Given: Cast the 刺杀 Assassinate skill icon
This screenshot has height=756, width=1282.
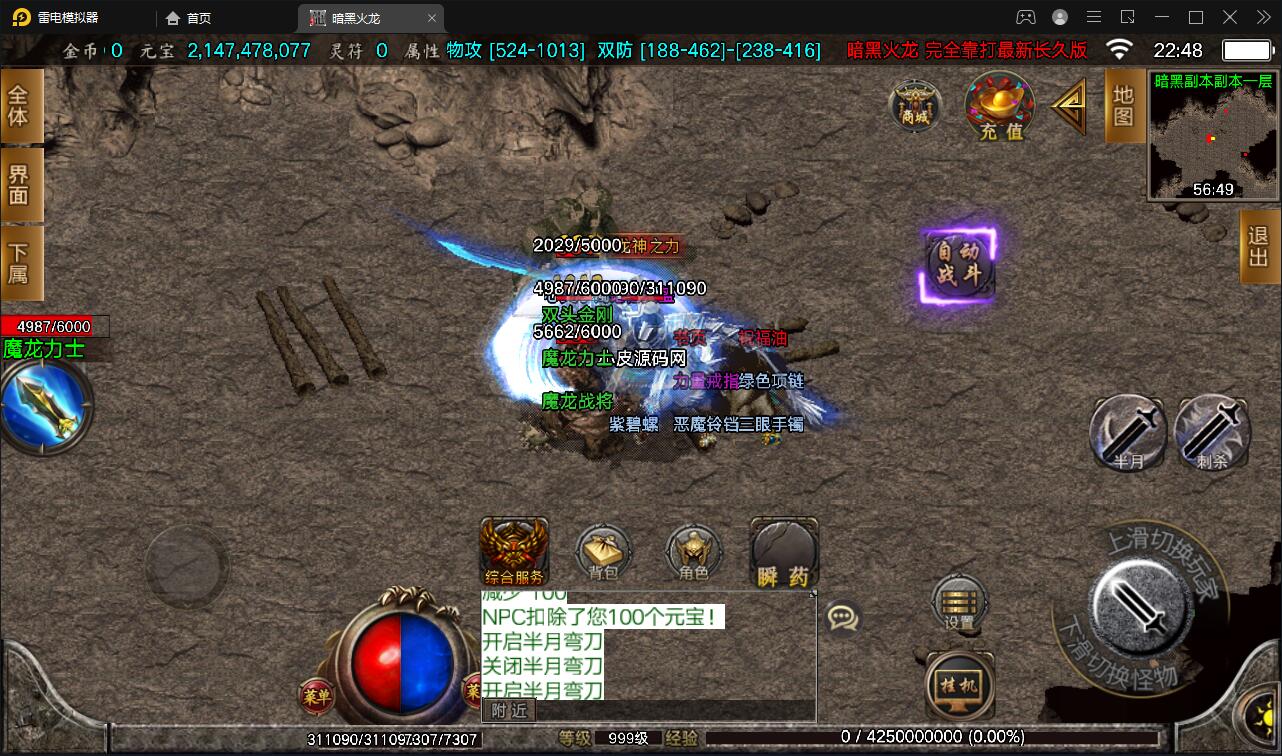Looking at the screenshot, I should coord(1212,430).
